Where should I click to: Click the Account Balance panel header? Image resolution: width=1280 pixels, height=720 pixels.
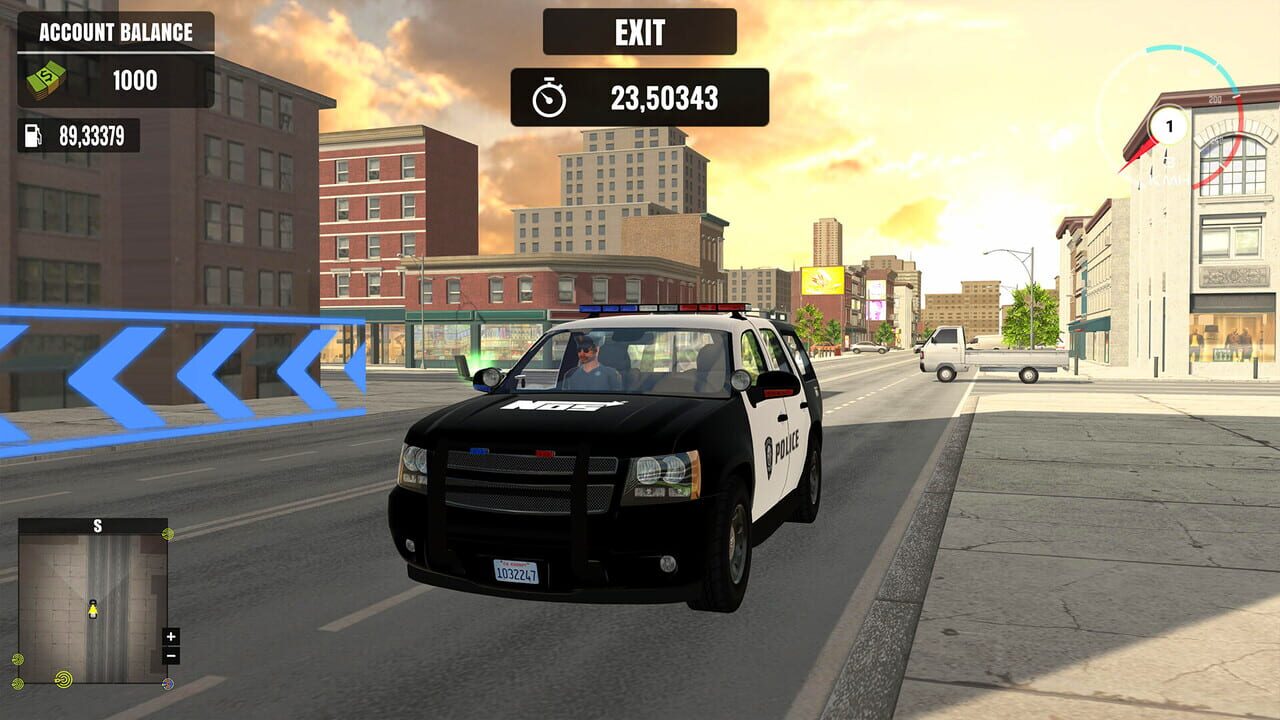pyautogui.click(x=116, y=30)
